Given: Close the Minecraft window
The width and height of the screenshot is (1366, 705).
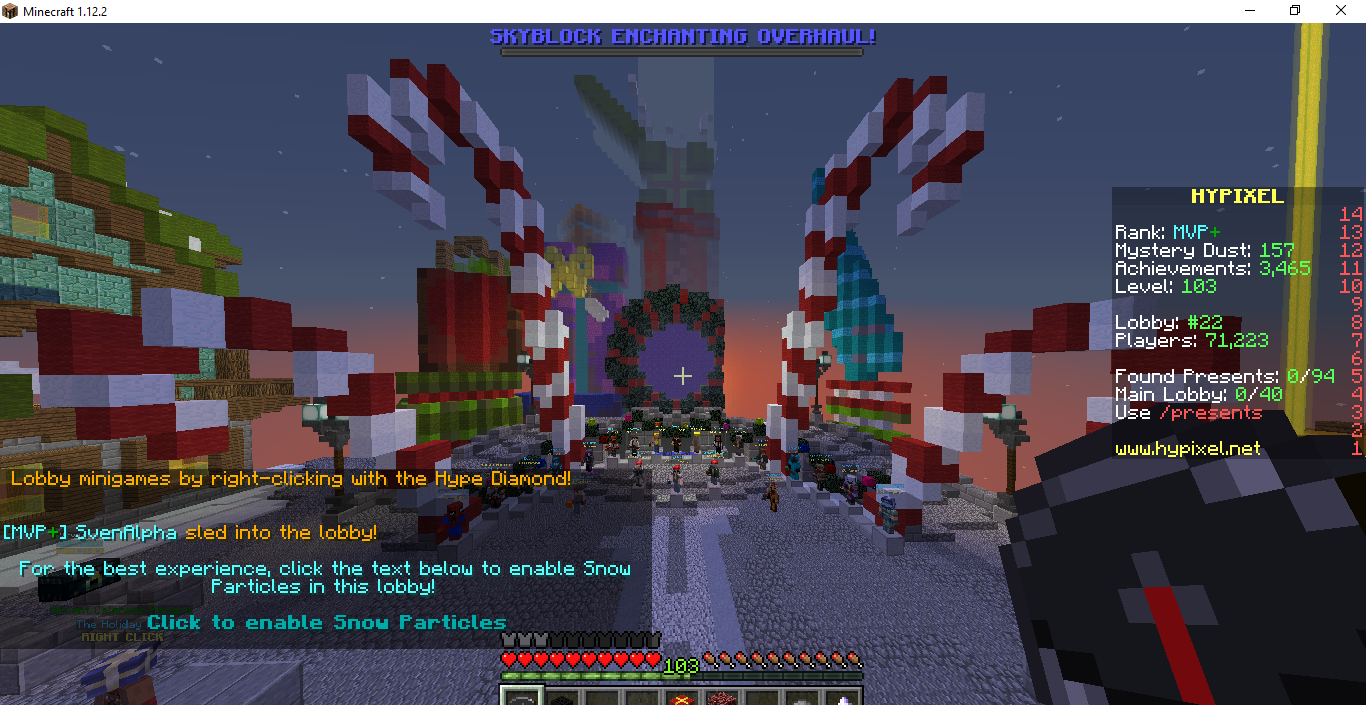Looking at the screenshot, I should 1342,11.
